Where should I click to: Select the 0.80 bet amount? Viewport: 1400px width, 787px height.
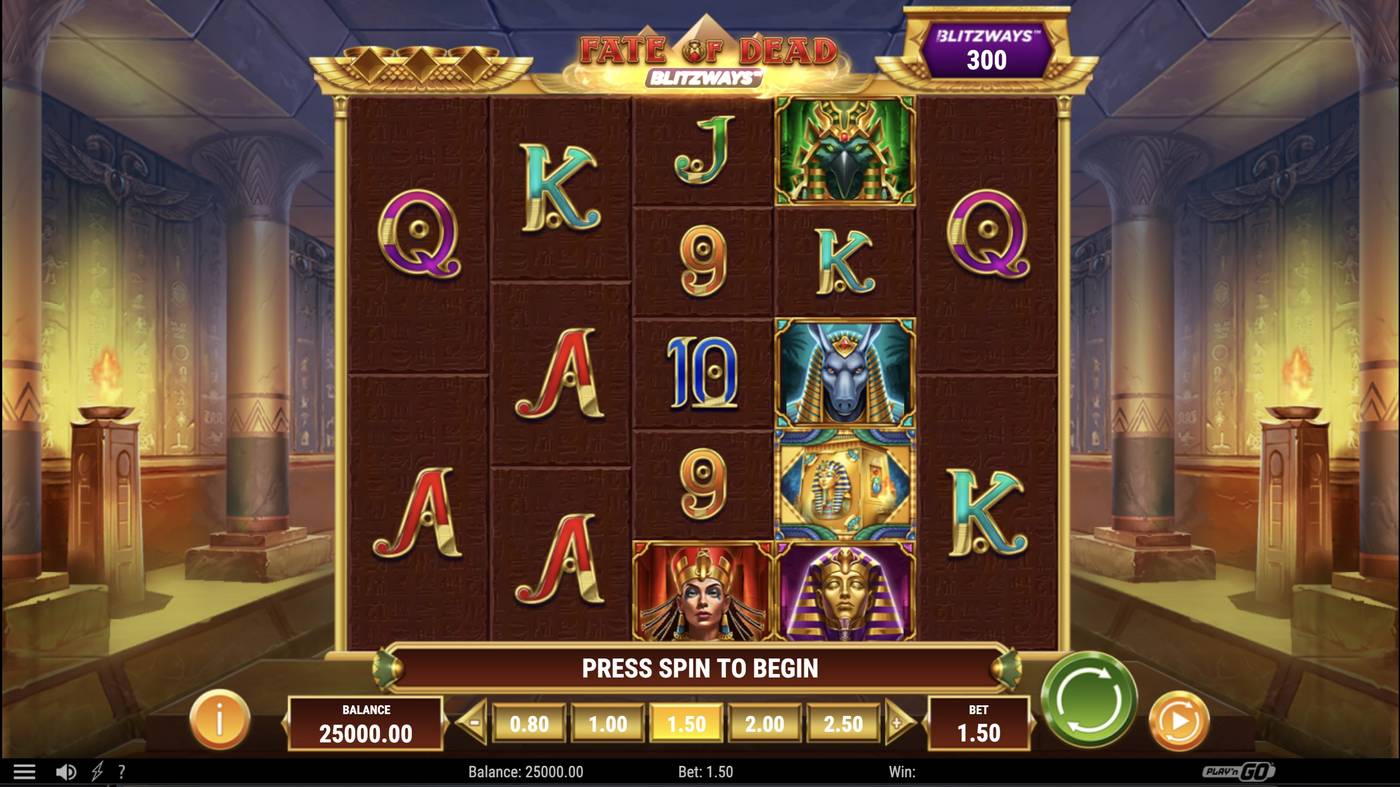[529, 724]
